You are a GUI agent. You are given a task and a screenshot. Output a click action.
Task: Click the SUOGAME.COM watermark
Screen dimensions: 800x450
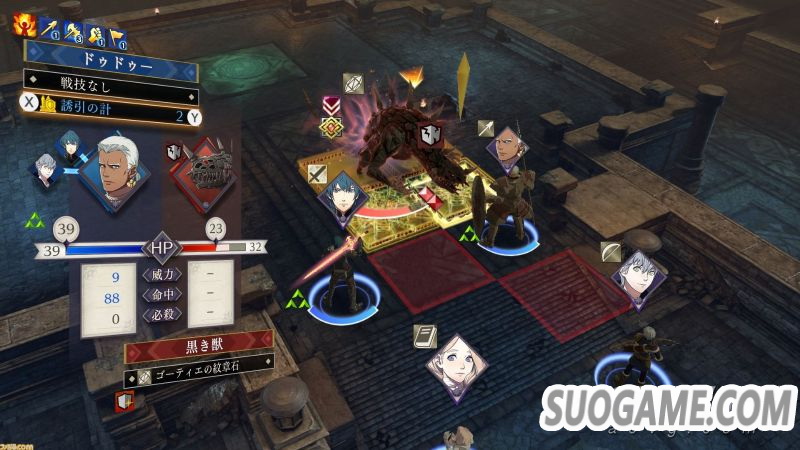pos(668,408)
